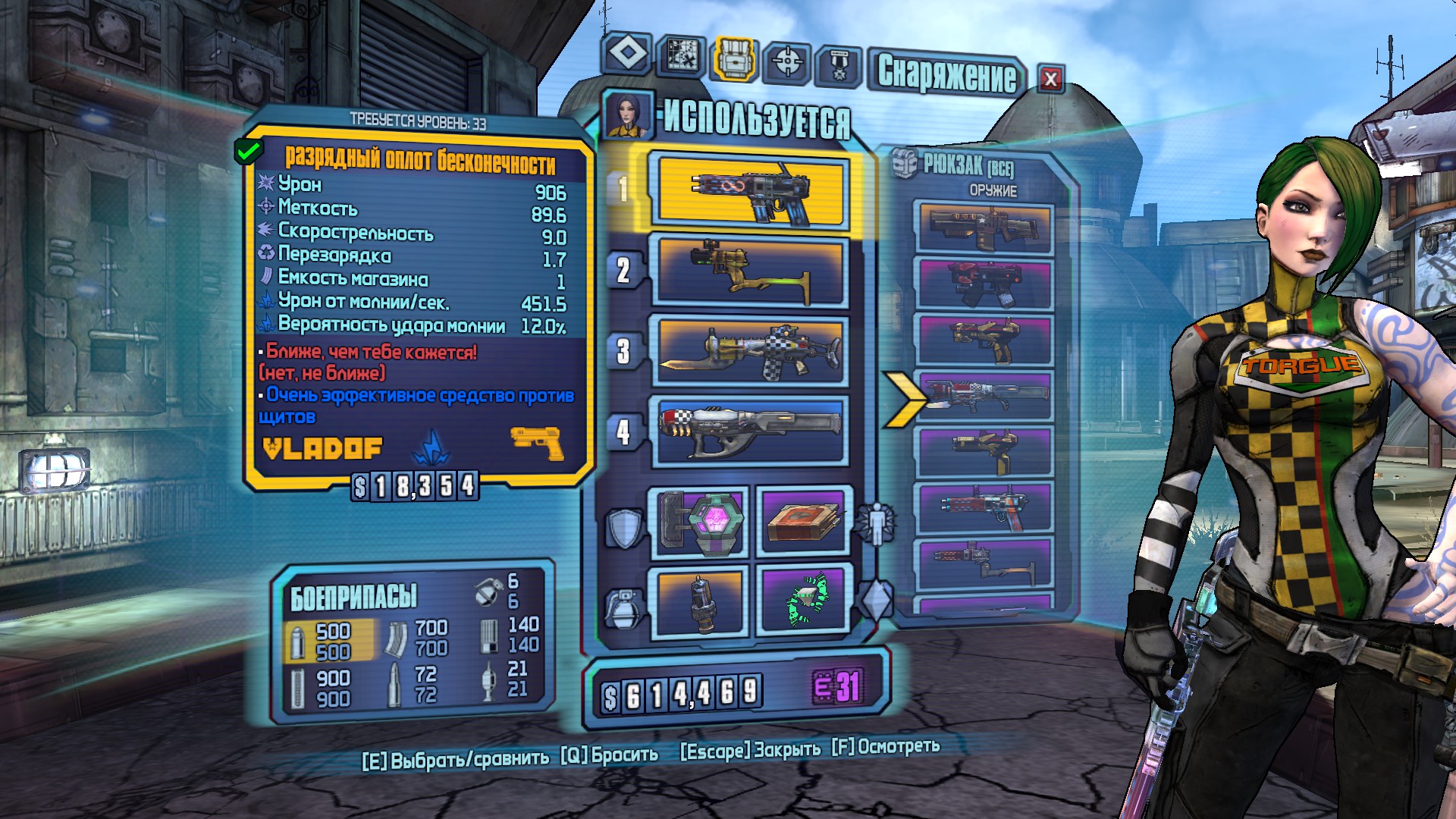
Task: Select the equipped shield item
Action: click(698, 522)
